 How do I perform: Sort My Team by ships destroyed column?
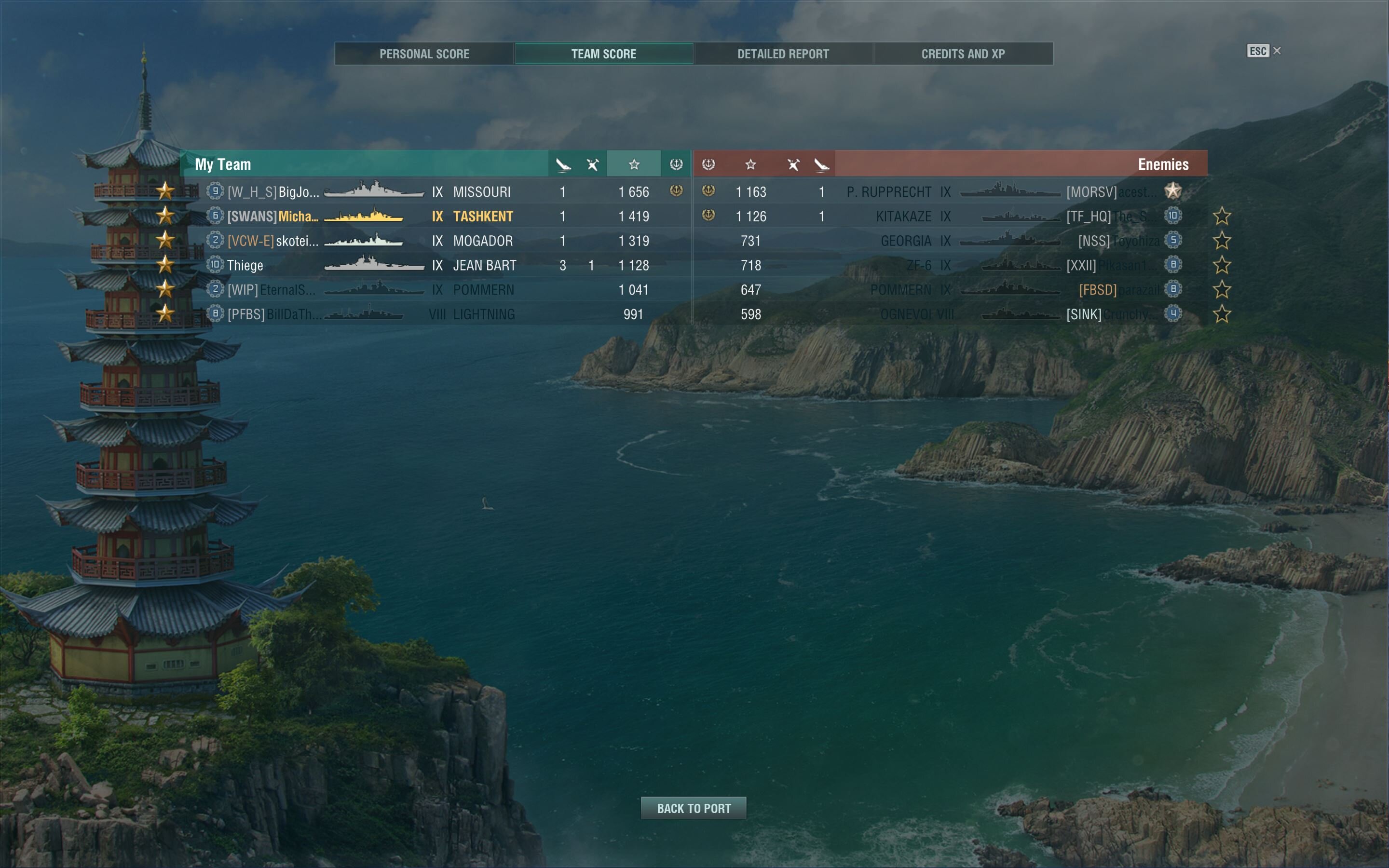tap(563, 165)
